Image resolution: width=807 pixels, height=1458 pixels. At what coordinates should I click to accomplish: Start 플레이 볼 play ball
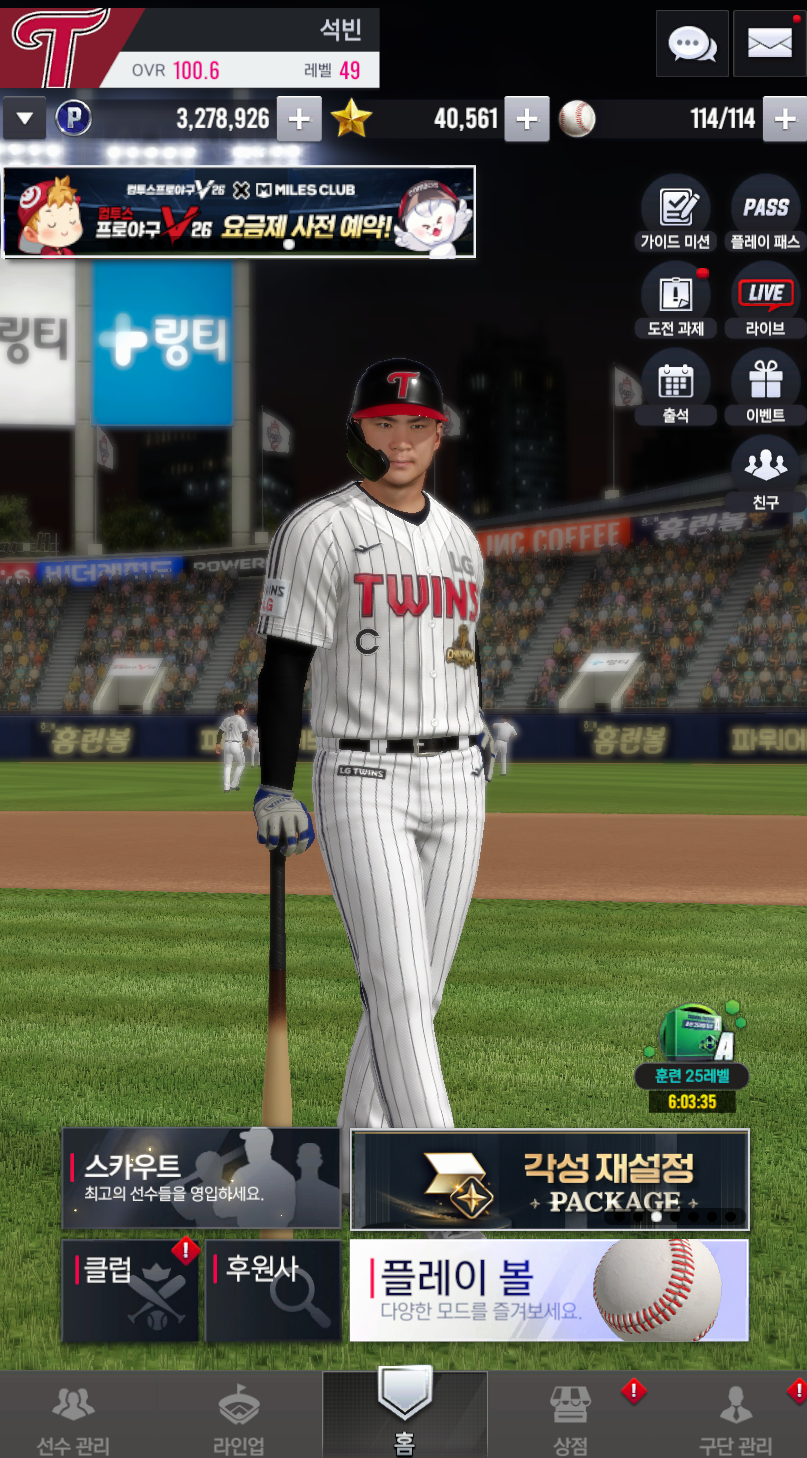(549, 1290)
